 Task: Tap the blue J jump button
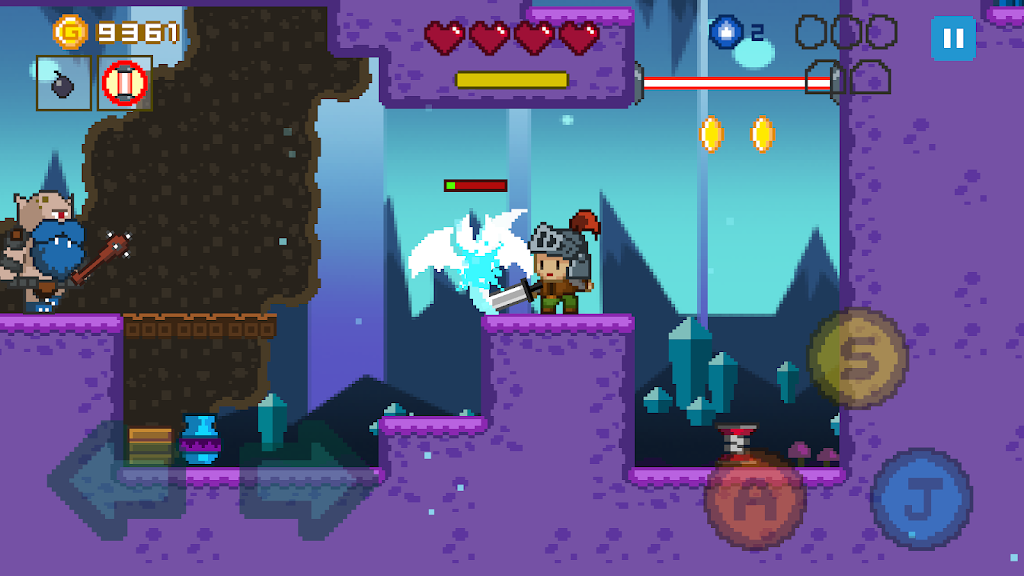click(921, 498)
